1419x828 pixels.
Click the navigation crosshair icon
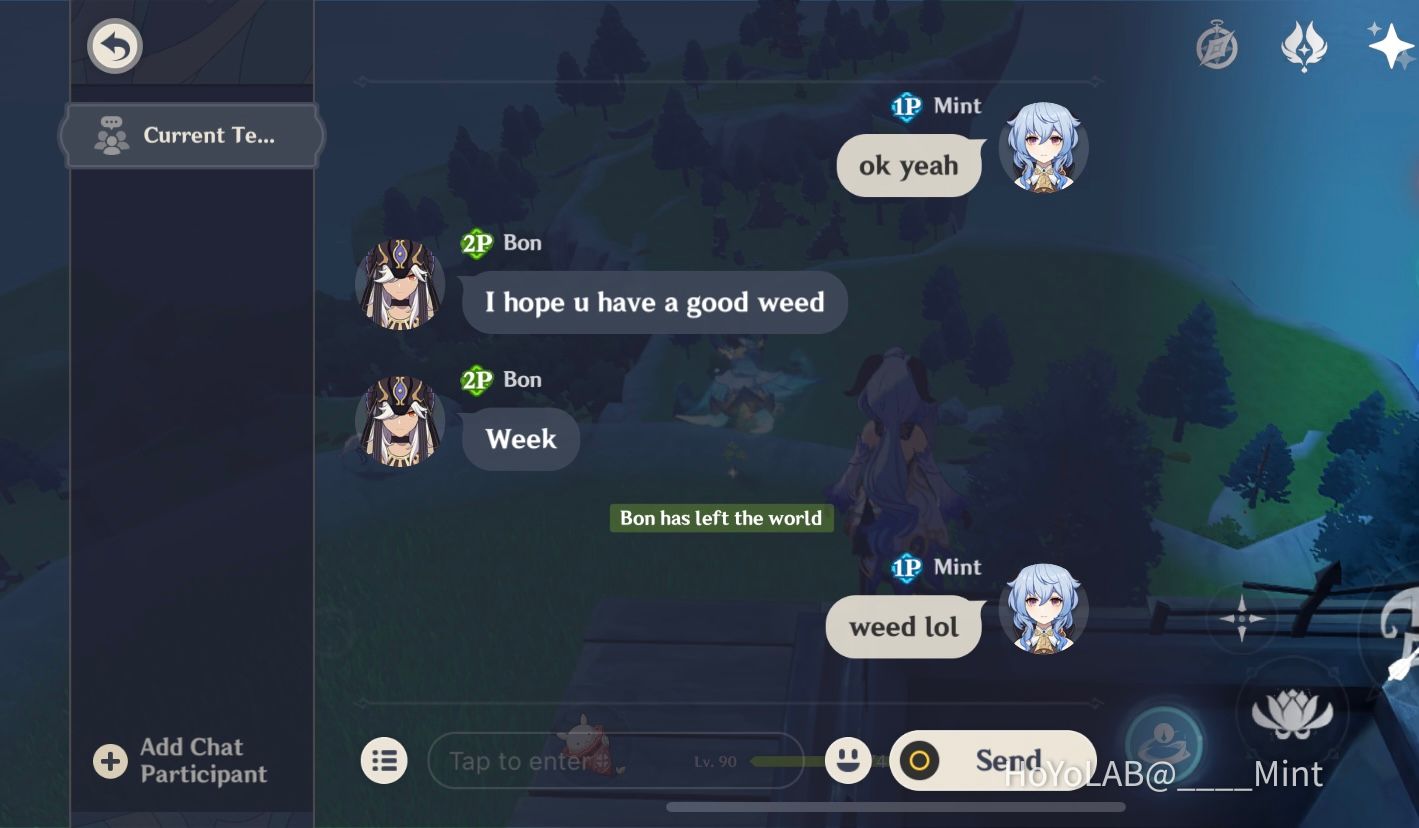coord(1243,620)
